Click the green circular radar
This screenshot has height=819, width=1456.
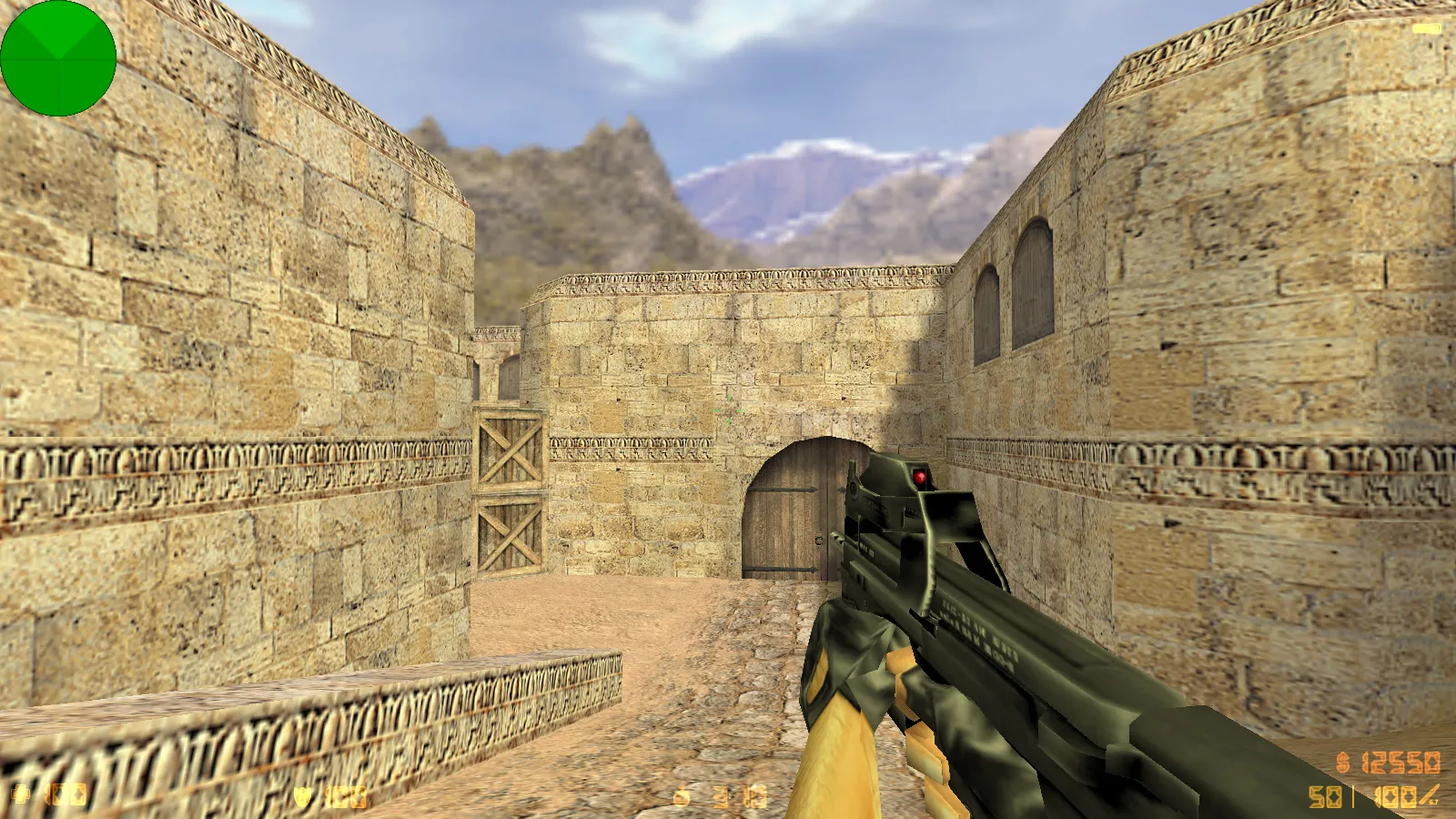[x=58, y=58]
